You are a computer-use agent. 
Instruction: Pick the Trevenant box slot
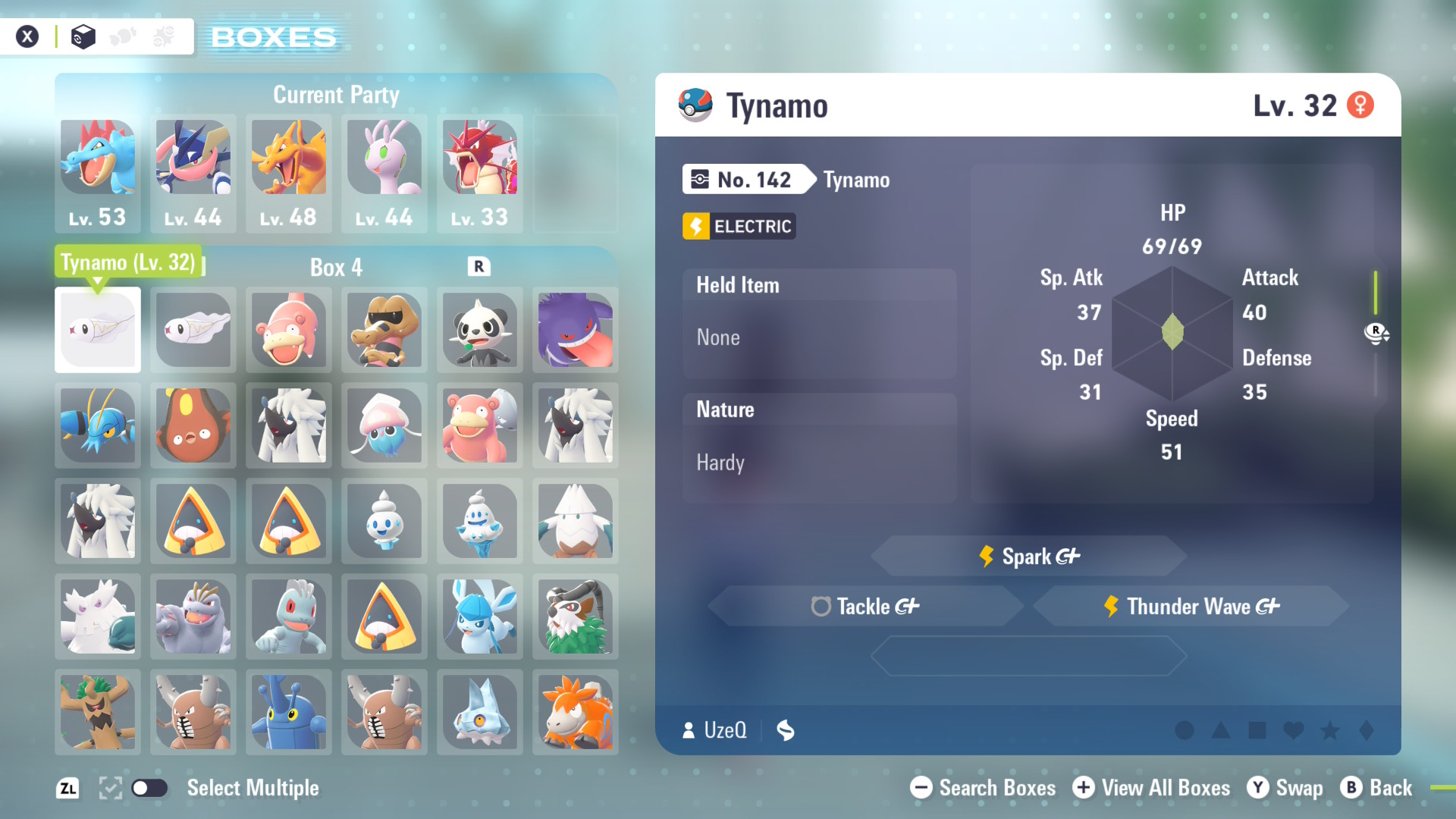98,712
